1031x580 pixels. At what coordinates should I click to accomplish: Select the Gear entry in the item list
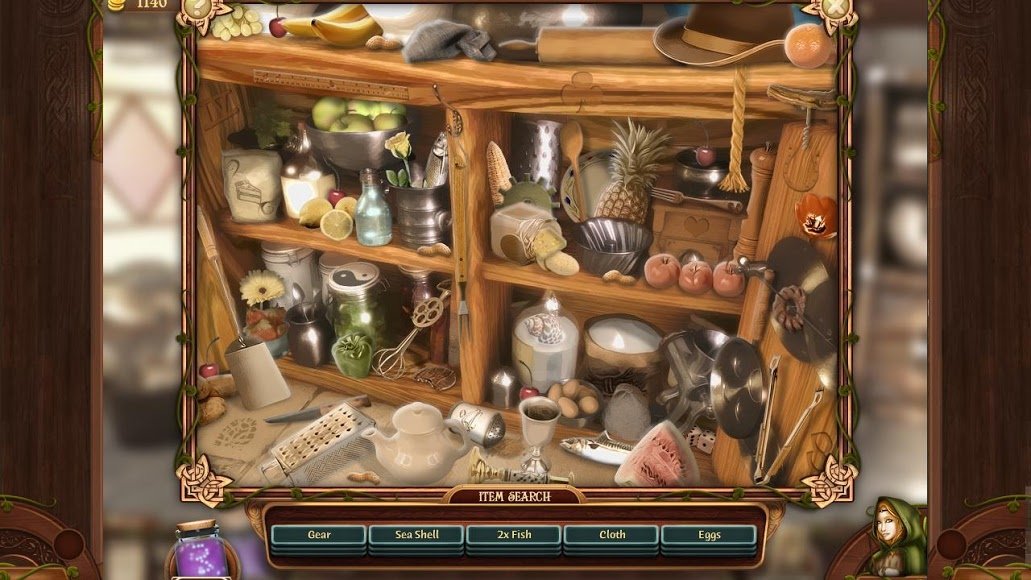click(x=319, y=535)
